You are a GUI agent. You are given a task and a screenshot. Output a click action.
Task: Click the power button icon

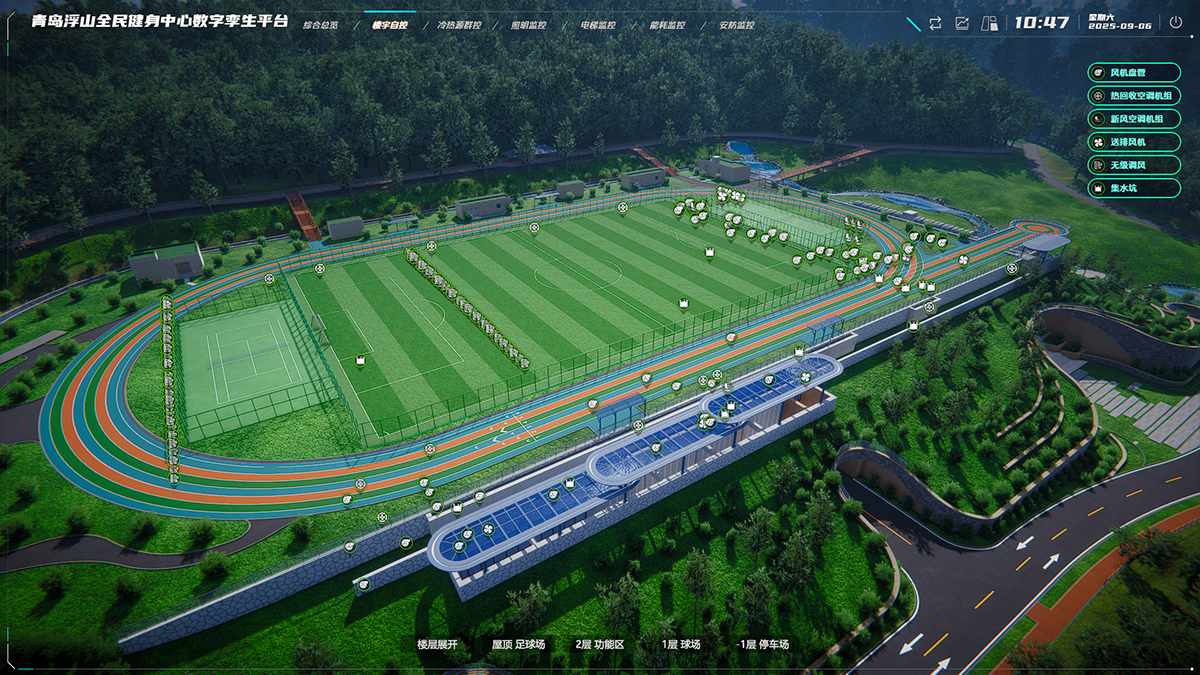coord(1176,23)
